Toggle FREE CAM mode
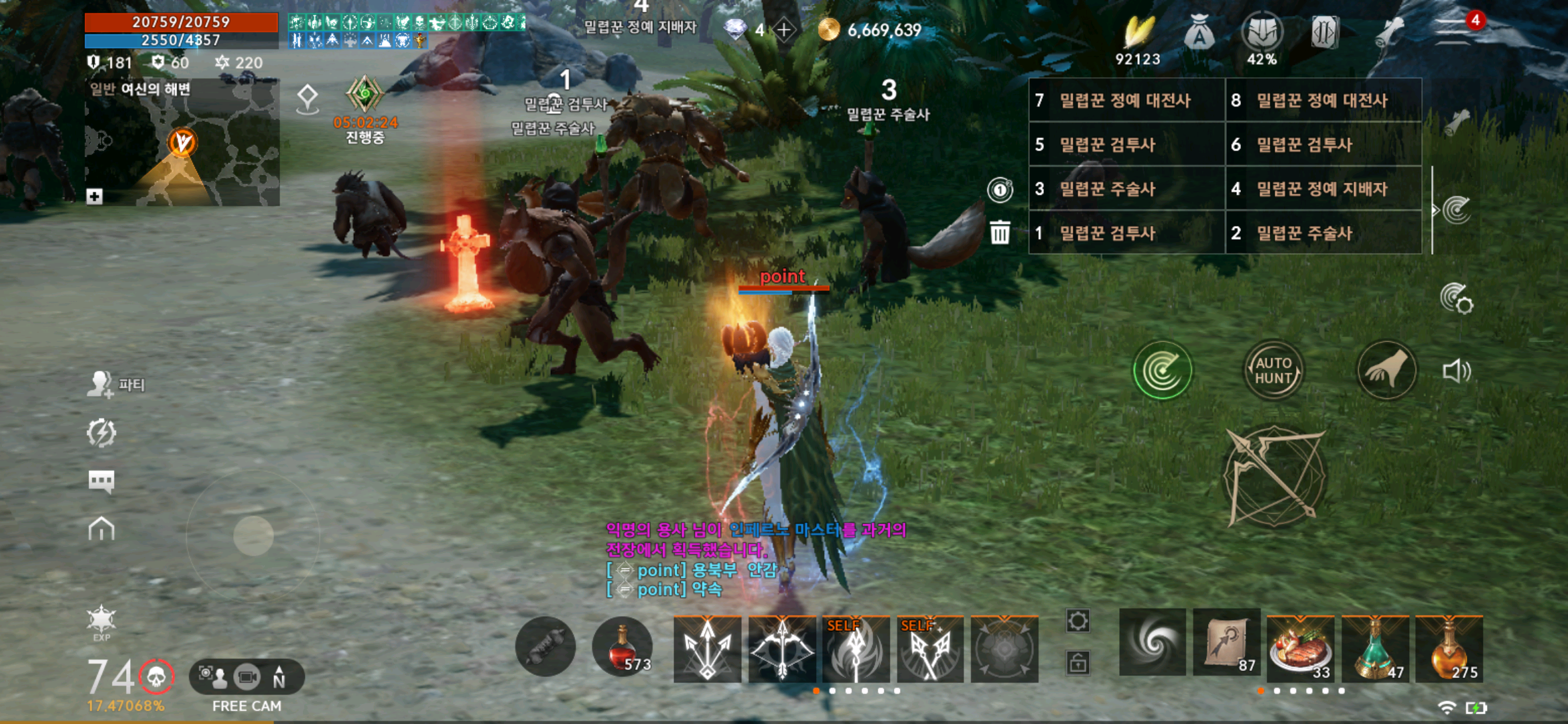Viewport: 1568px width, 724px height. 246,677
